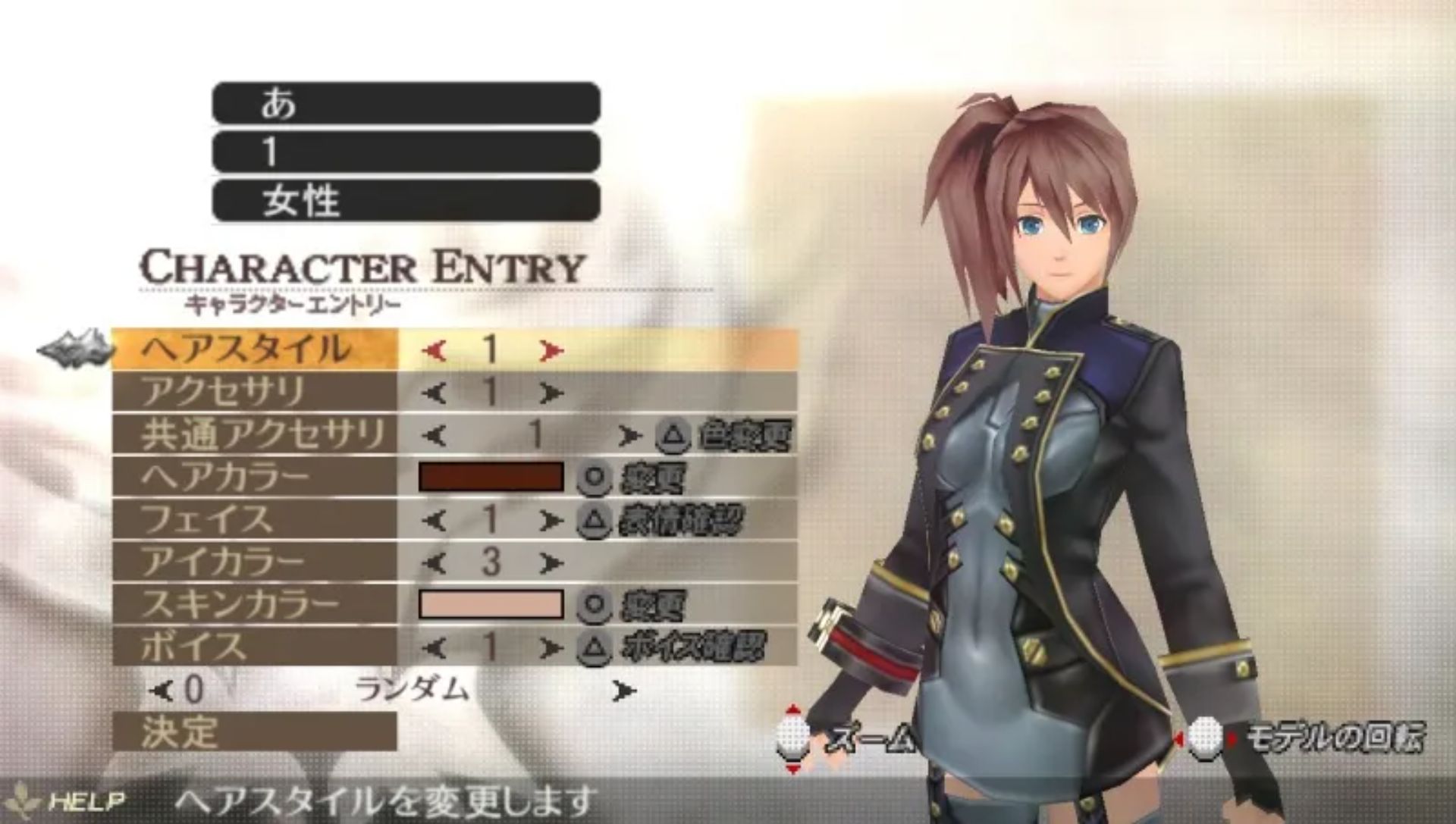Image resolution: width=1456 pixels, height=824 pixels.
Task: Click the right arrow for 共通アクセサリ
Action: (628, 436)
